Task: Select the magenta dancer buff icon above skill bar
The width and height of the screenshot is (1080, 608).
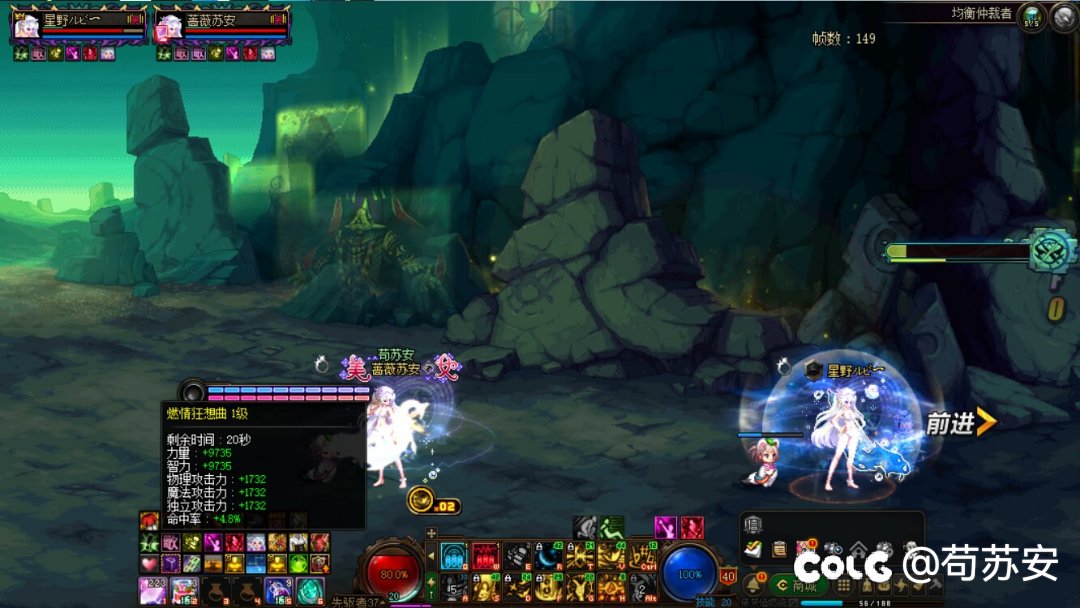Action: (x=665, y=527)
